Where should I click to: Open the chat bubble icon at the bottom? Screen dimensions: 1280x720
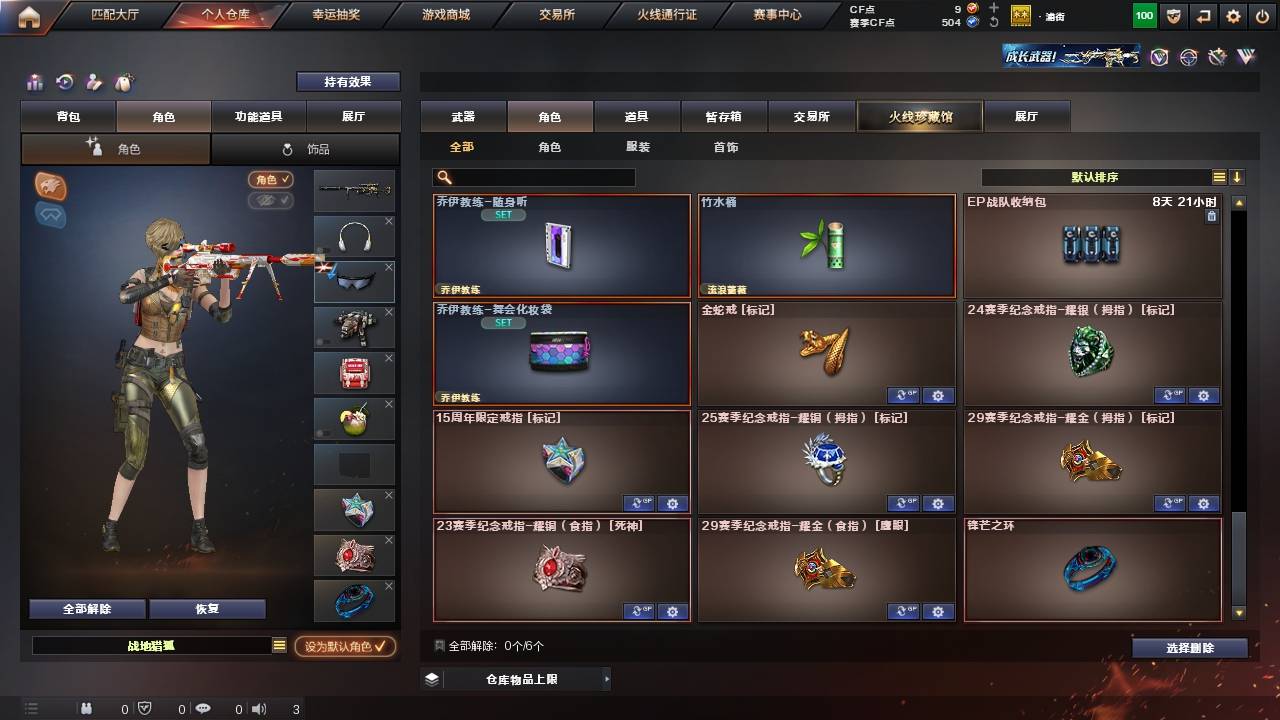point(203,708)
